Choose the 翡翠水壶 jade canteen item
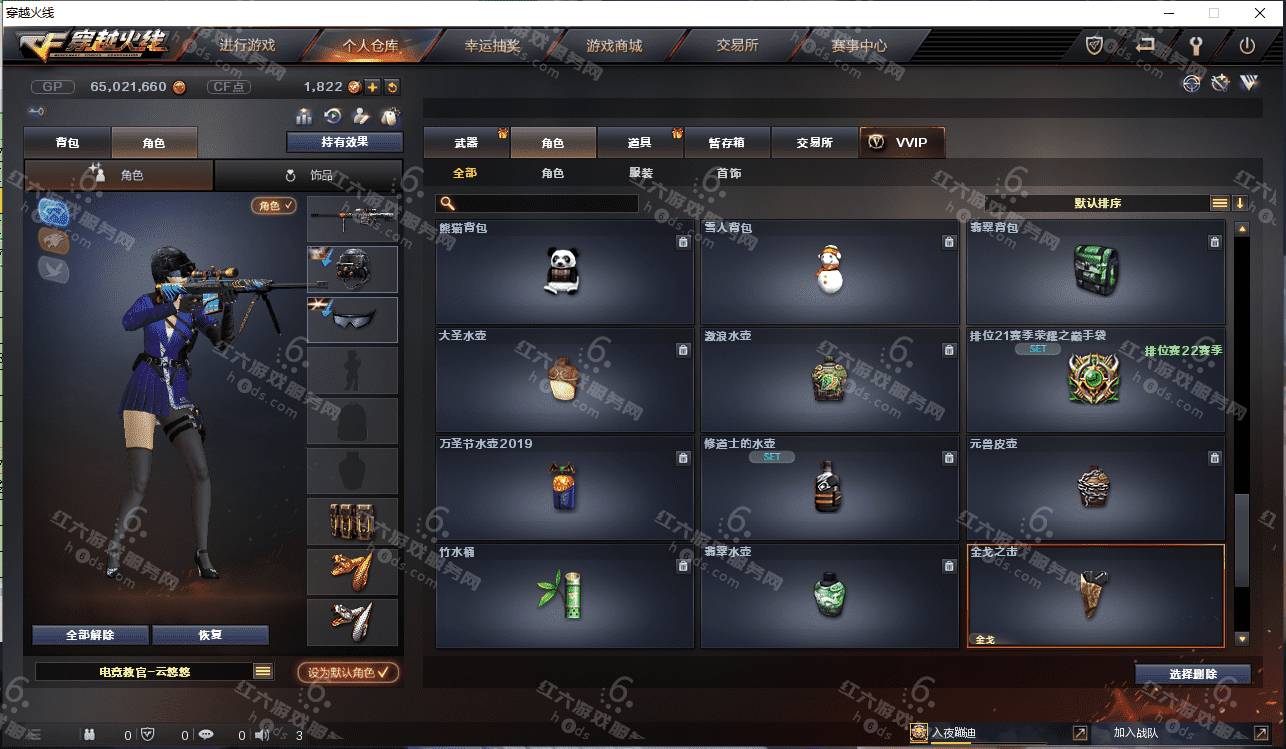 coord(829,596)
